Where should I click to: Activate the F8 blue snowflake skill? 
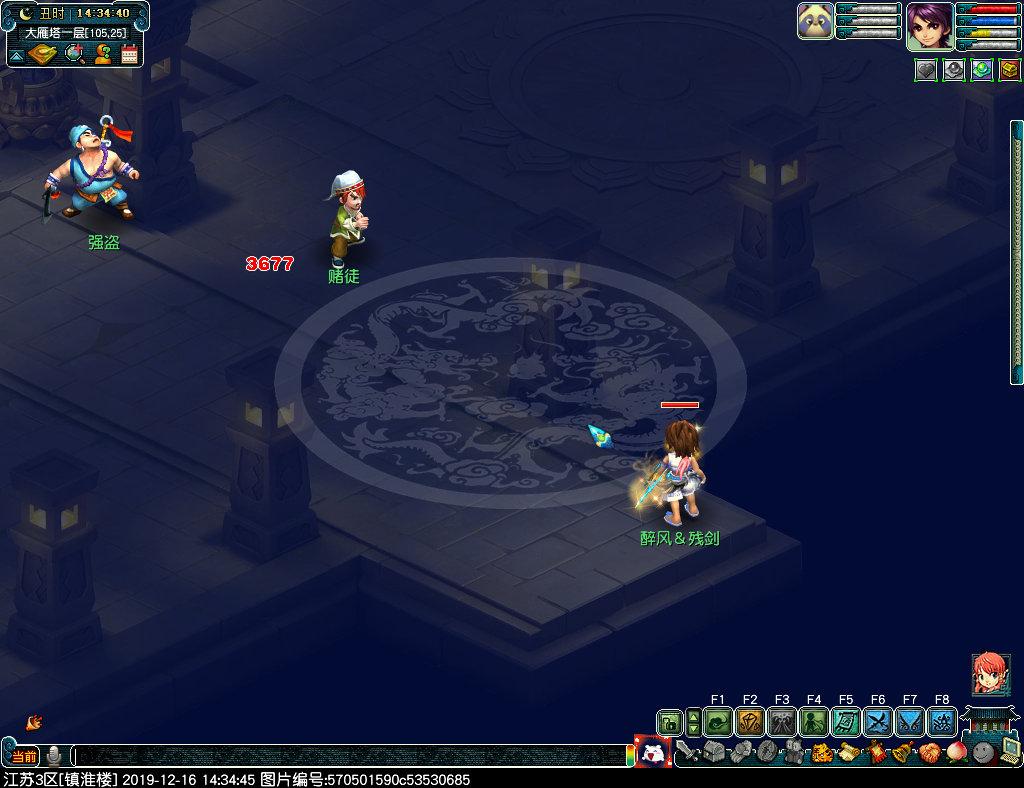coord(942,722)
